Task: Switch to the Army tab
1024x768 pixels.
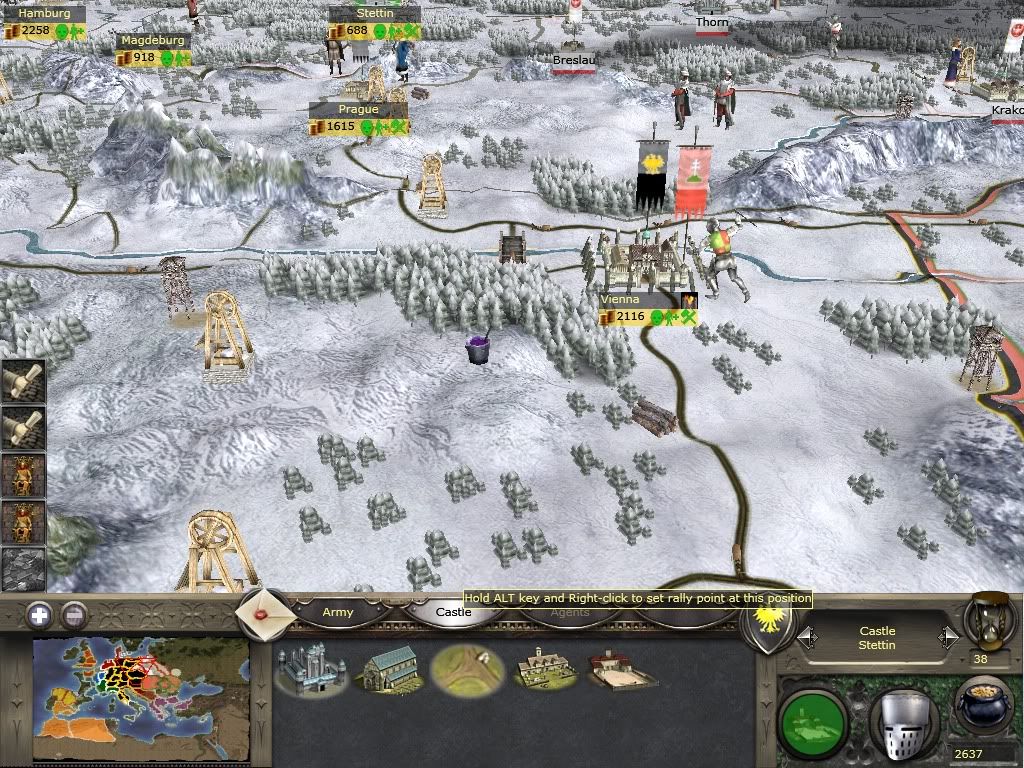Action: point(338,612)
